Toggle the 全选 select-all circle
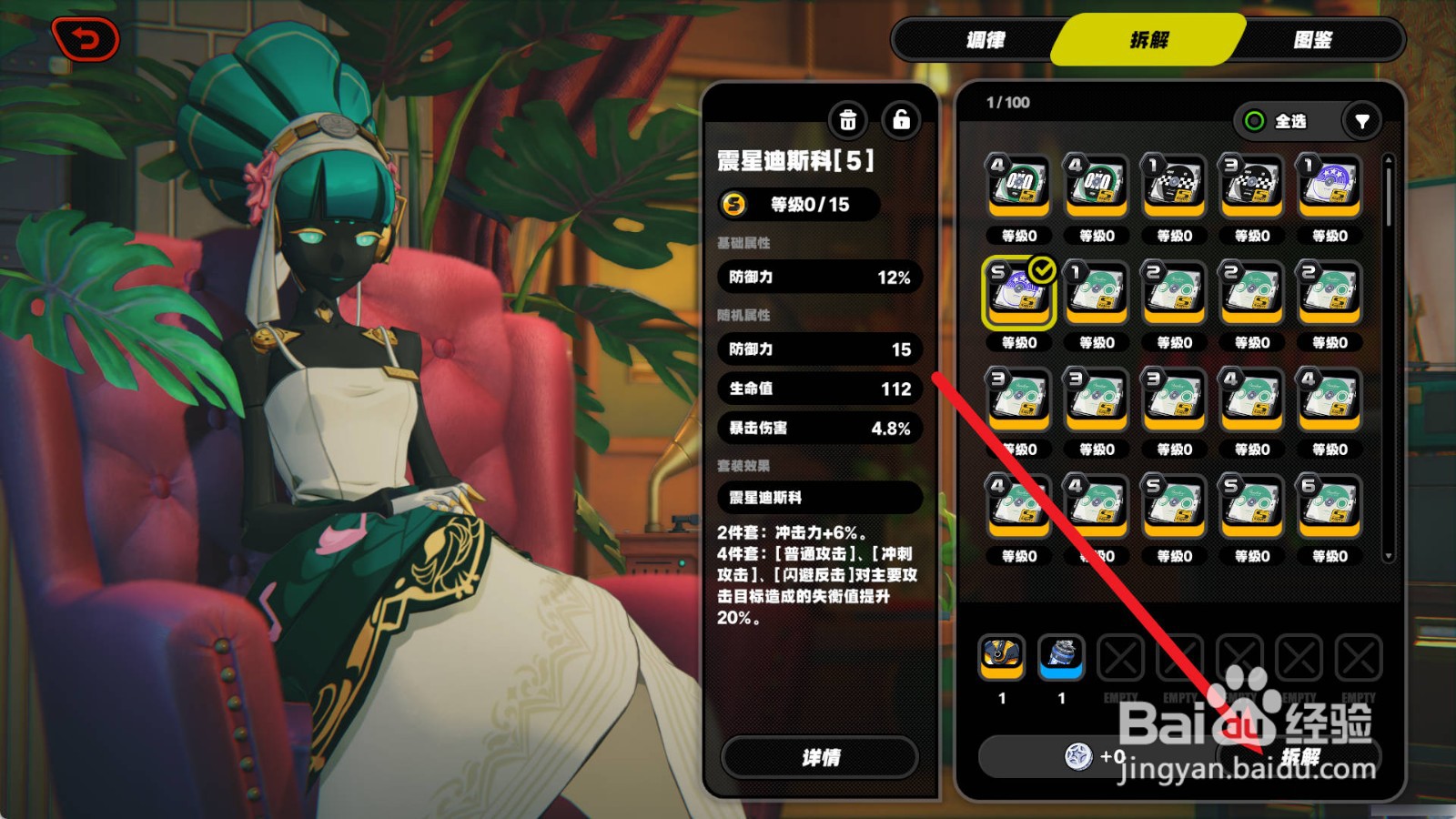 point(1256,121)
